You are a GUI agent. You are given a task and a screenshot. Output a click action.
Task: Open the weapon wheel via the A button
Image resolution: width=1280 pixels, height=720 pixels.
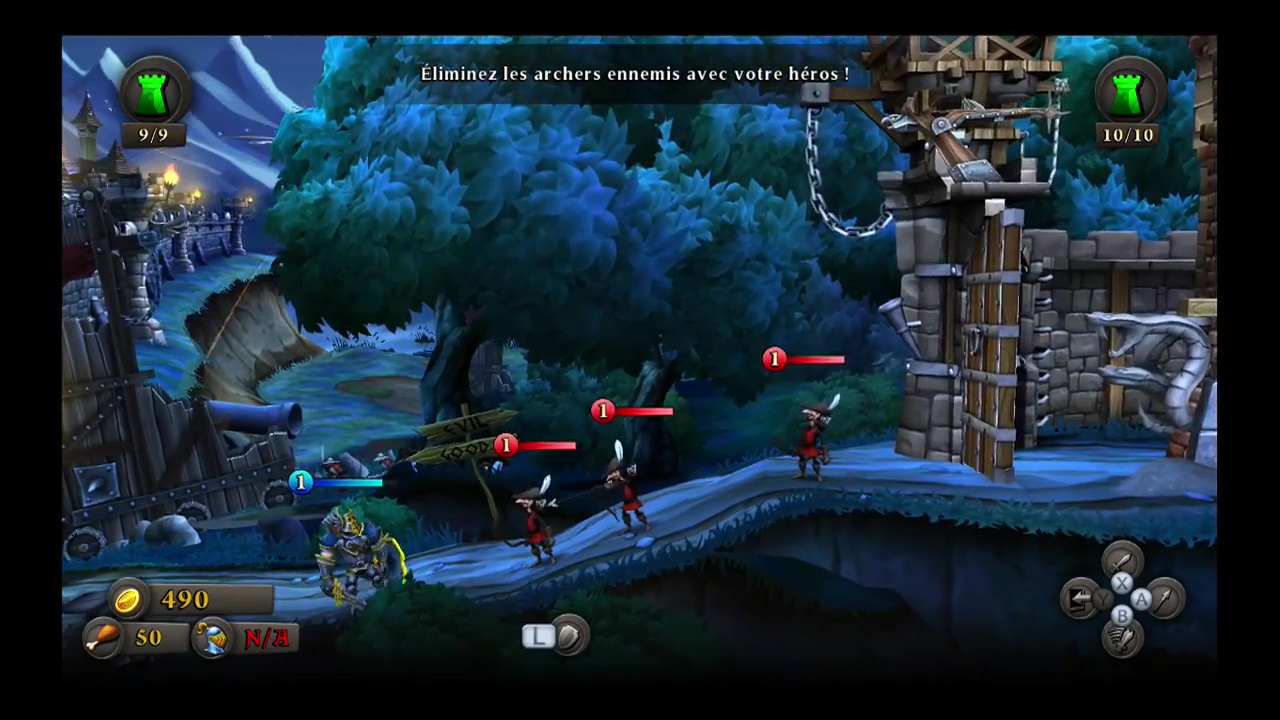[1141, 599]
